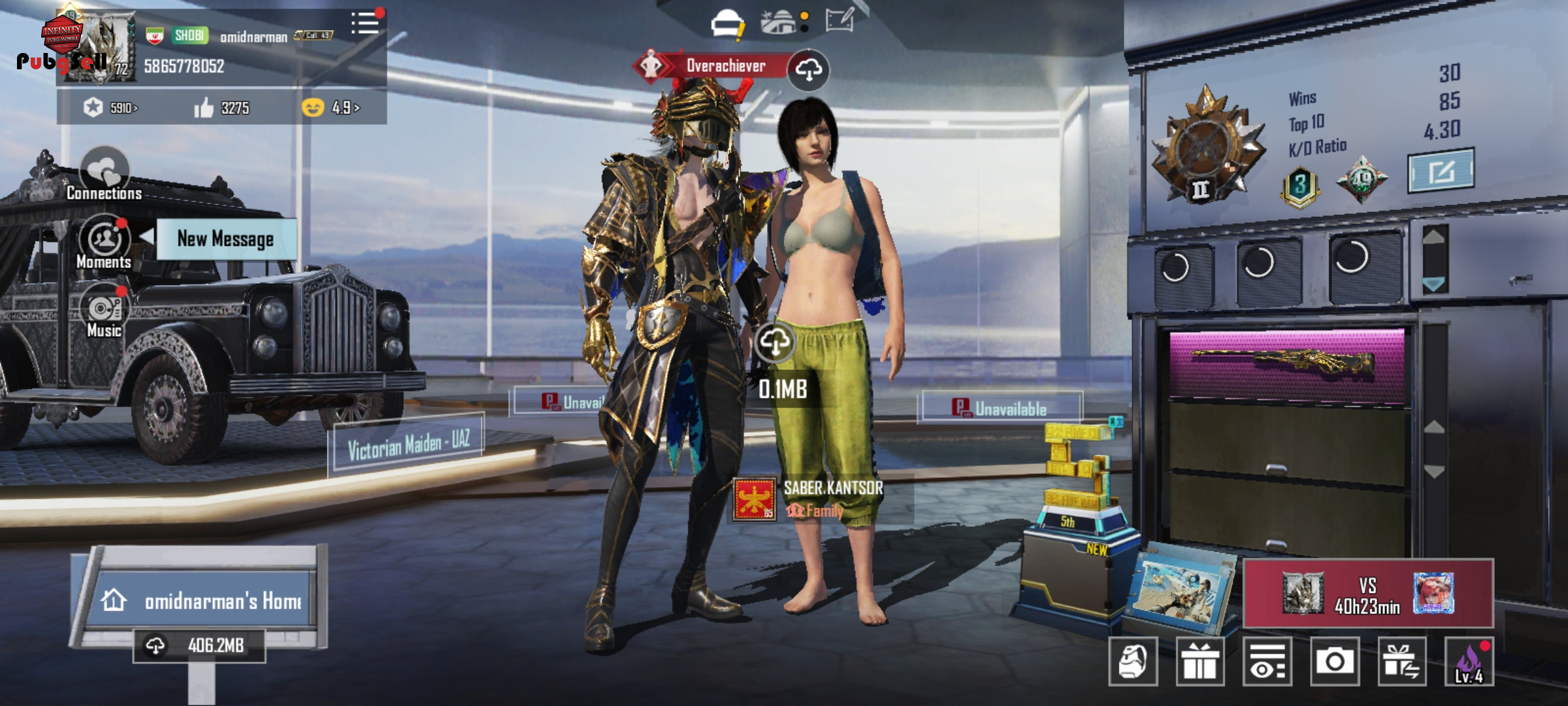Open the list menu at top
Viewport: 1568px width, 706px height.
365,24
